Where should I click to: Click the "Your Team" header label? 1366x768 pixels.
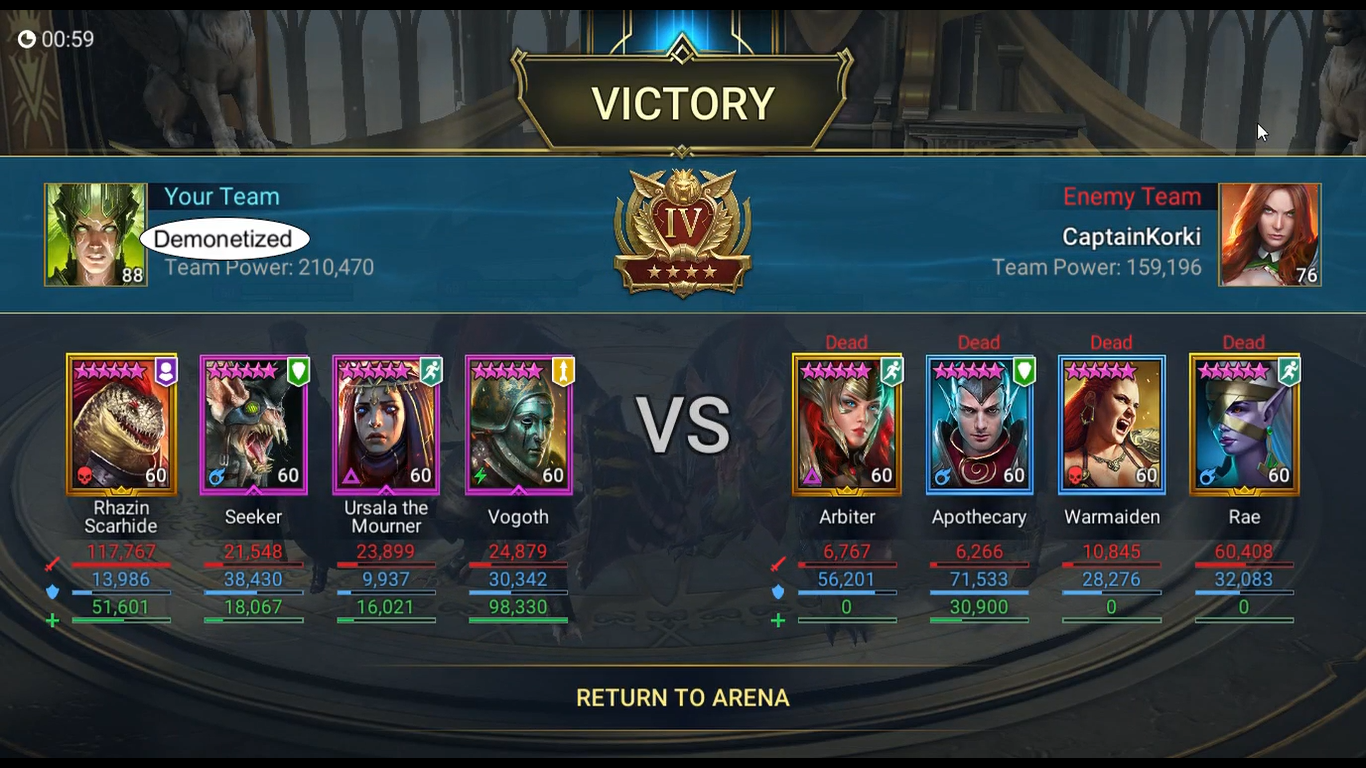click(x=220, y=196)
